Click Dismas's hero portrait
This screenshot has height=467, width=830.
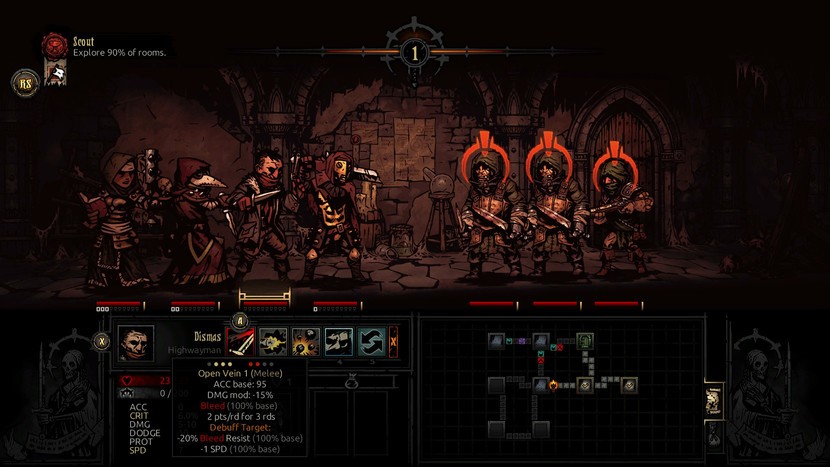click(137, 342)
